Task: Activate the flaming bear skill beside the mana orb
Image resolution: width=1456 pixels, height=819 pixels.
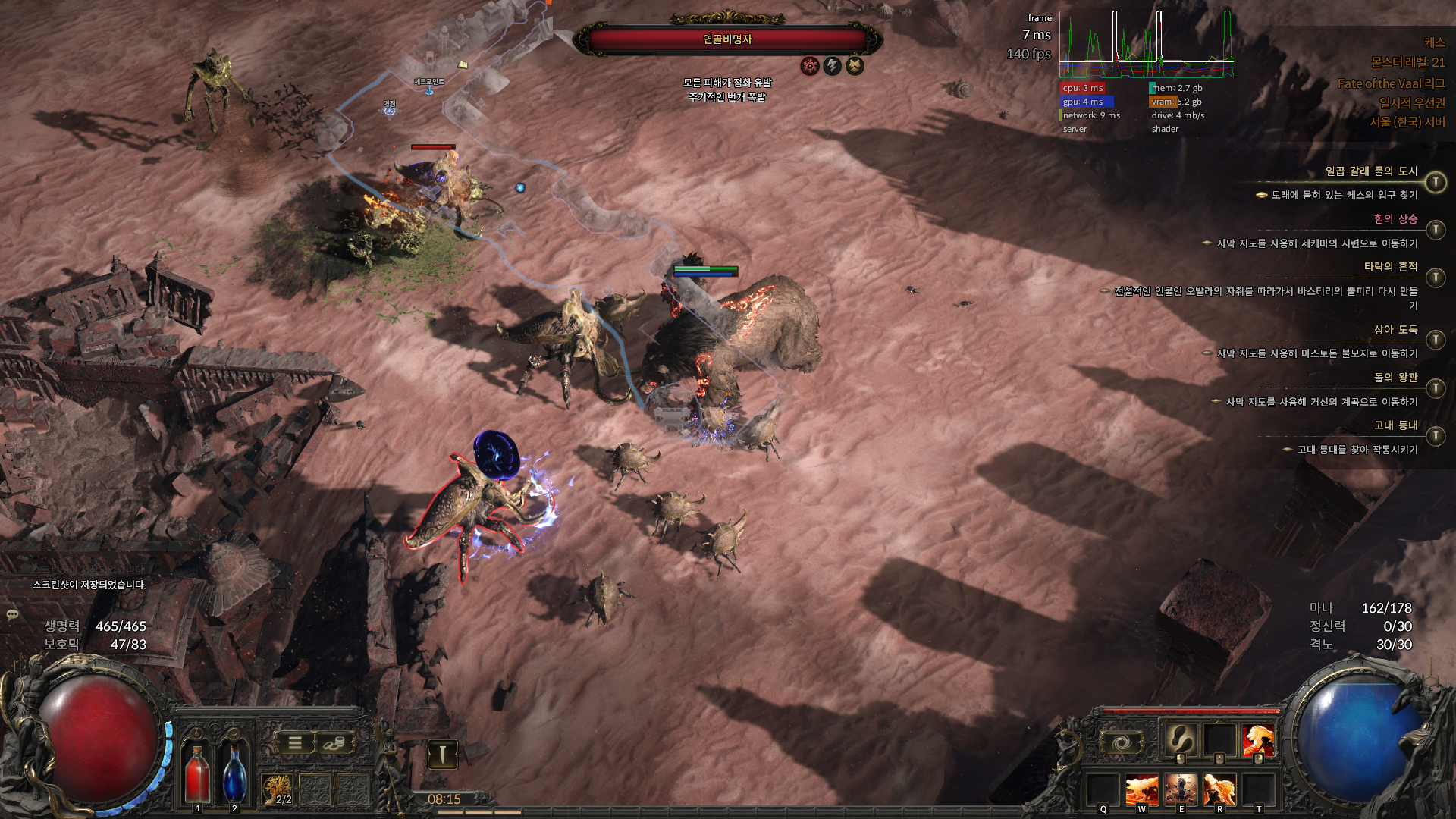Action: point(1258,739)
